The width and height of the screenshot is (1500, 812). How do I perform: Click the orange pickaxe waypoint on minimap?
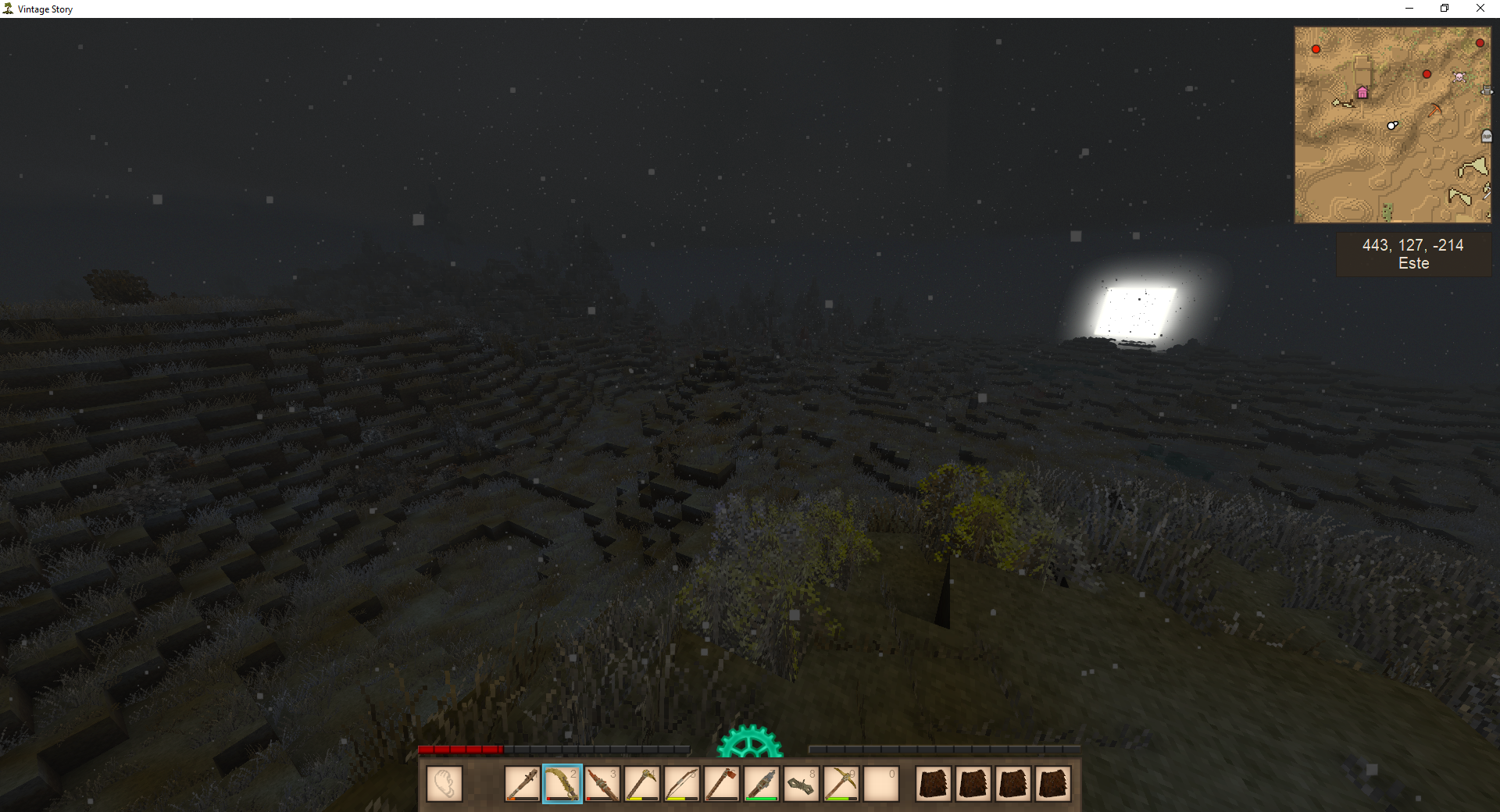[1435, 110]
